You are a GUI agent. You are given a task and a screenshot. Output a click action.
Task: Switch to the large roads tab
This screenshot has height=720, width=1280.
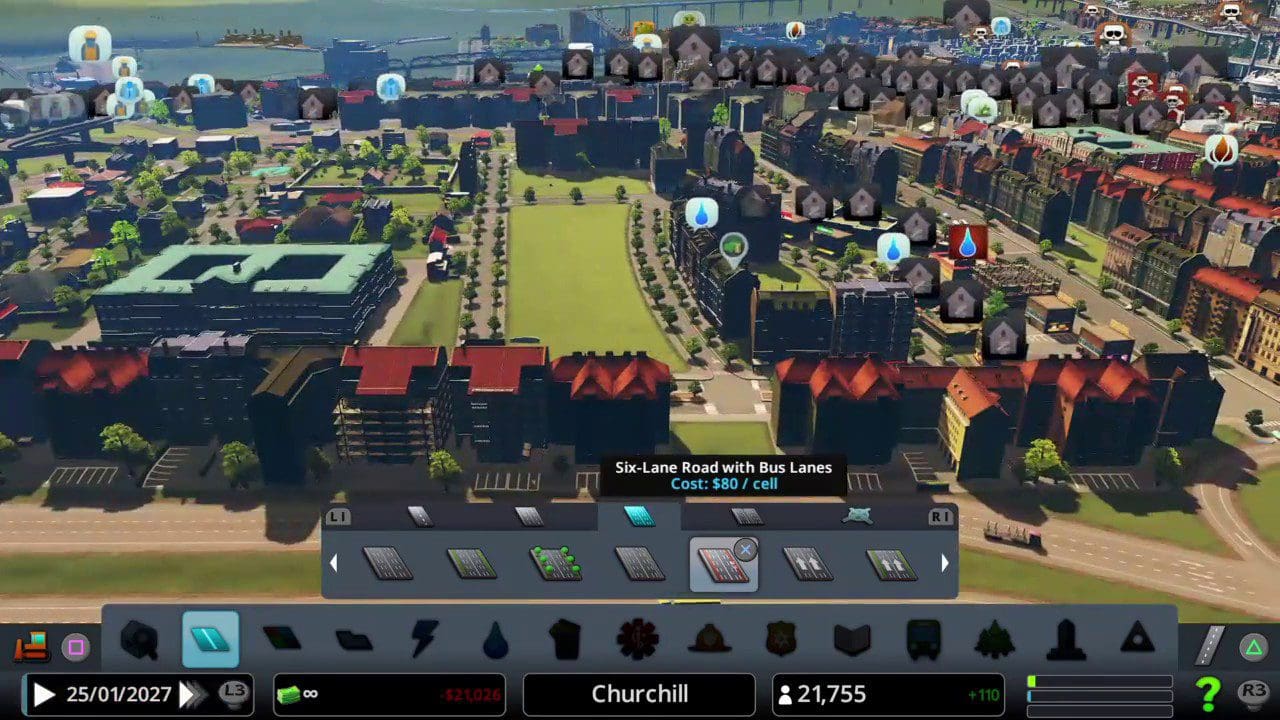pyautogui.click(x=639, y=516)
